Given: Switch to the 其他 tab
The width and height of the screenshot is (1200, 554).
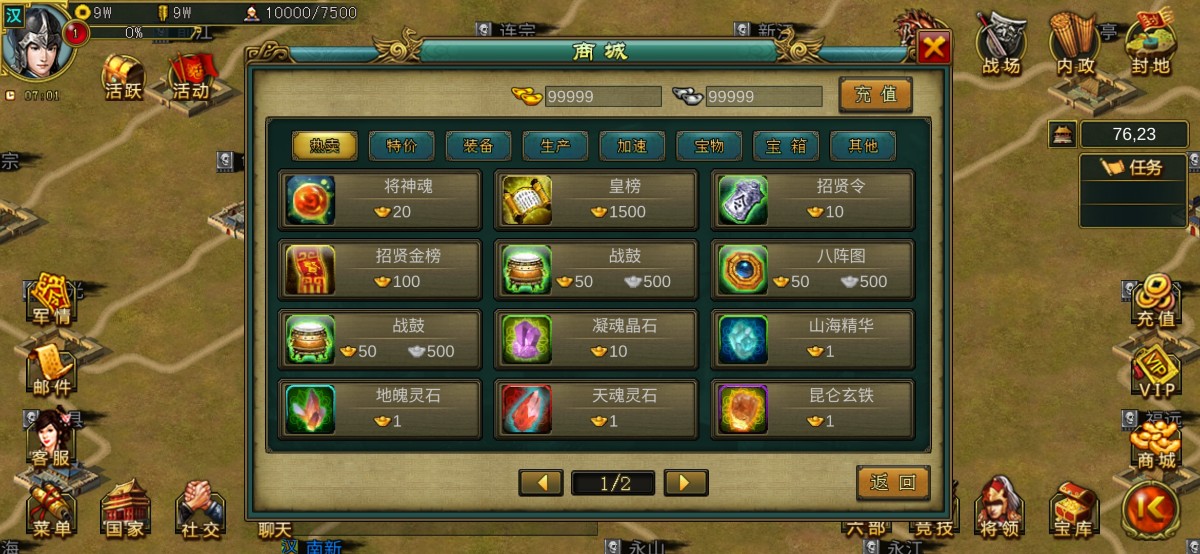Looking at the screenshot, I should (x=863, y=146).
